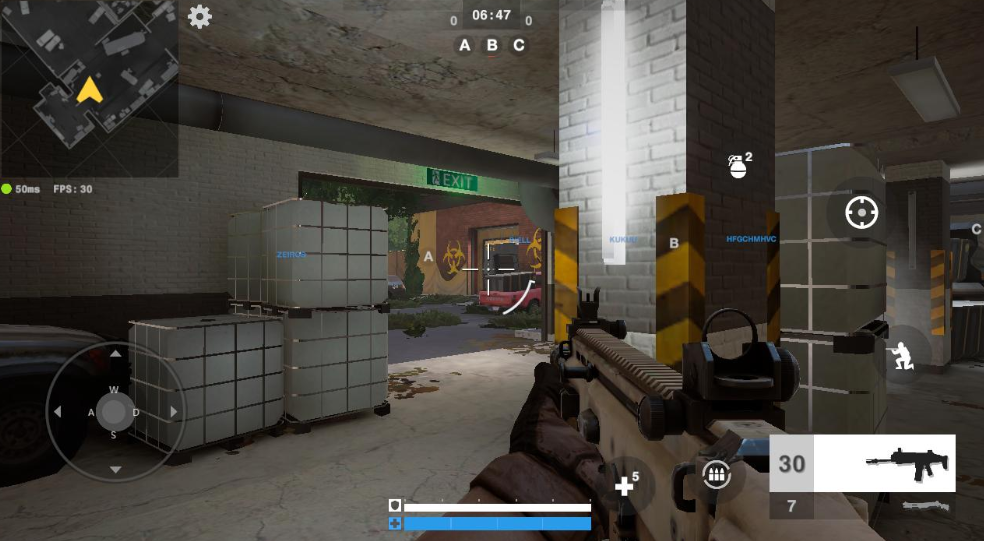This screenshot has height=541, width=984.
Task: Switch to the secondary shotgun slot
Action: [x=863, y=506]
